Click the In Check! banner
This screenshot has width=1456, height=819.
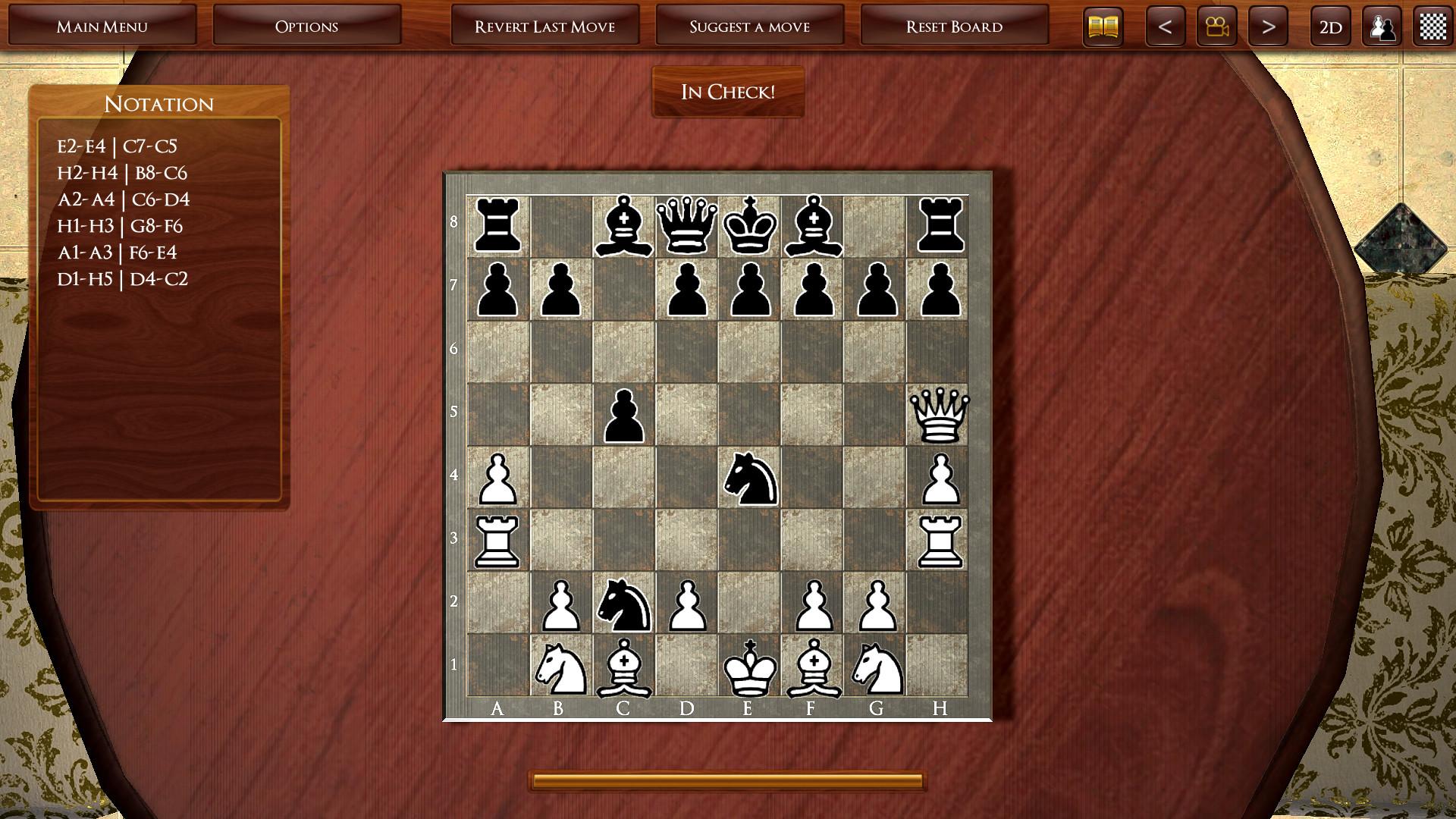tap(727, 92)
